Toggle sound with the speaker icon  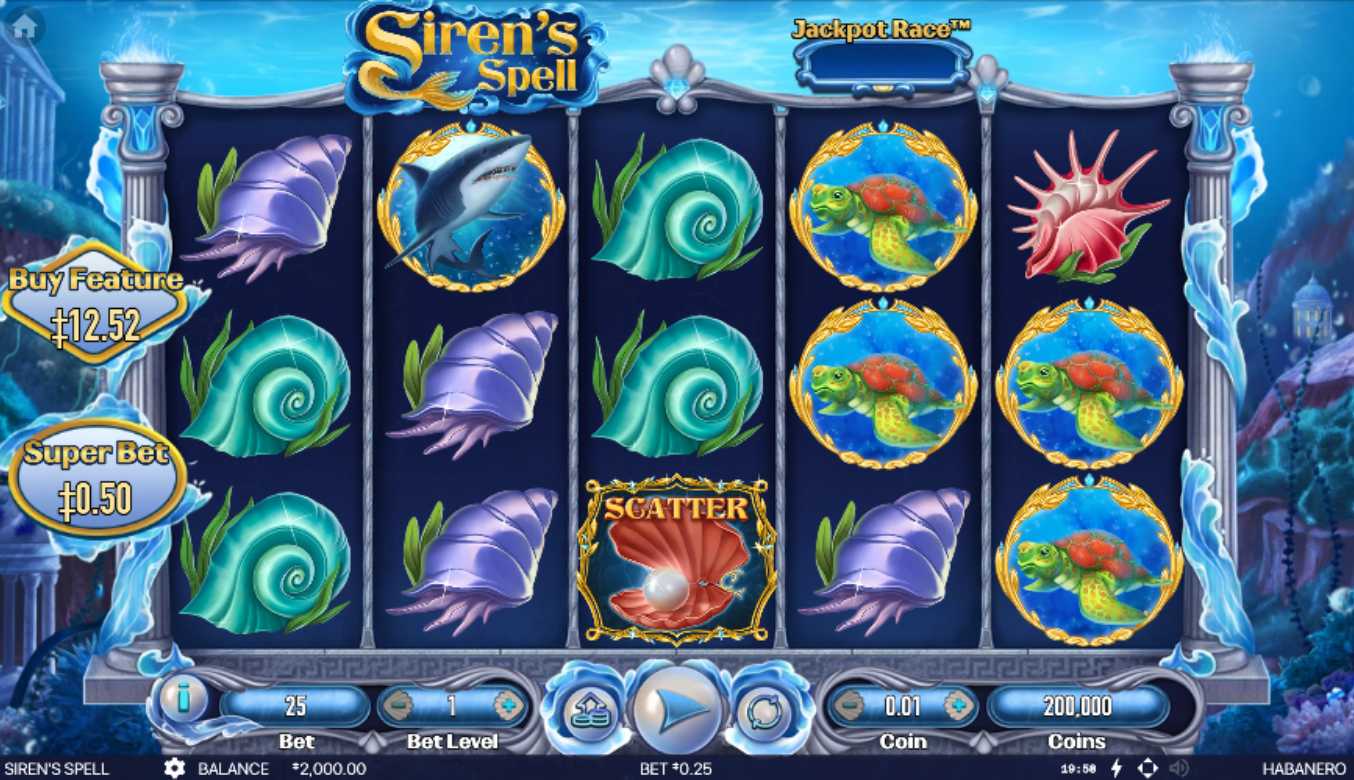[1179, 768]
